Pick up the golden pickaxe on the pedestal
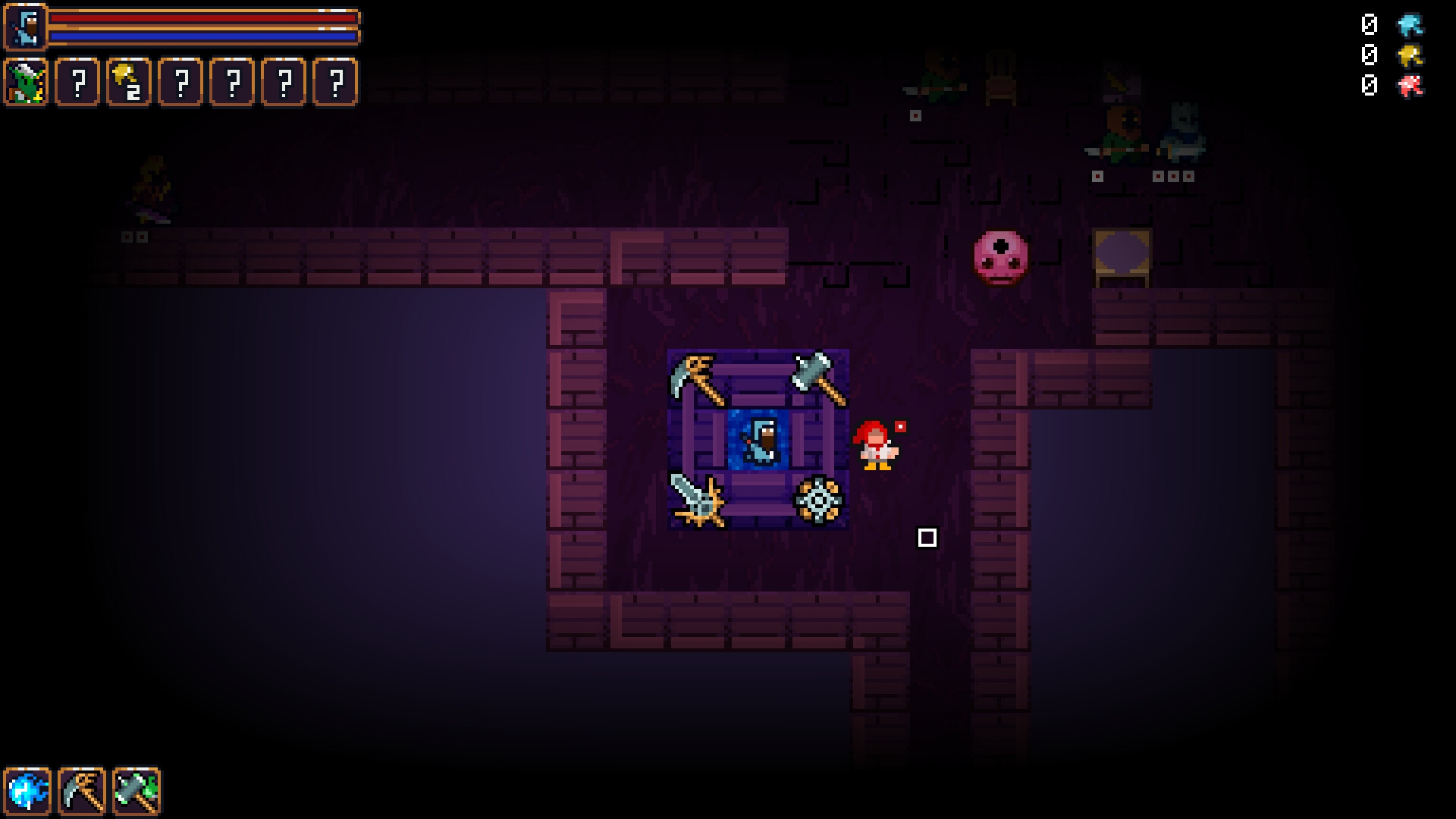Viewport: 1456px width, 819px height. (x=696, y=381)
